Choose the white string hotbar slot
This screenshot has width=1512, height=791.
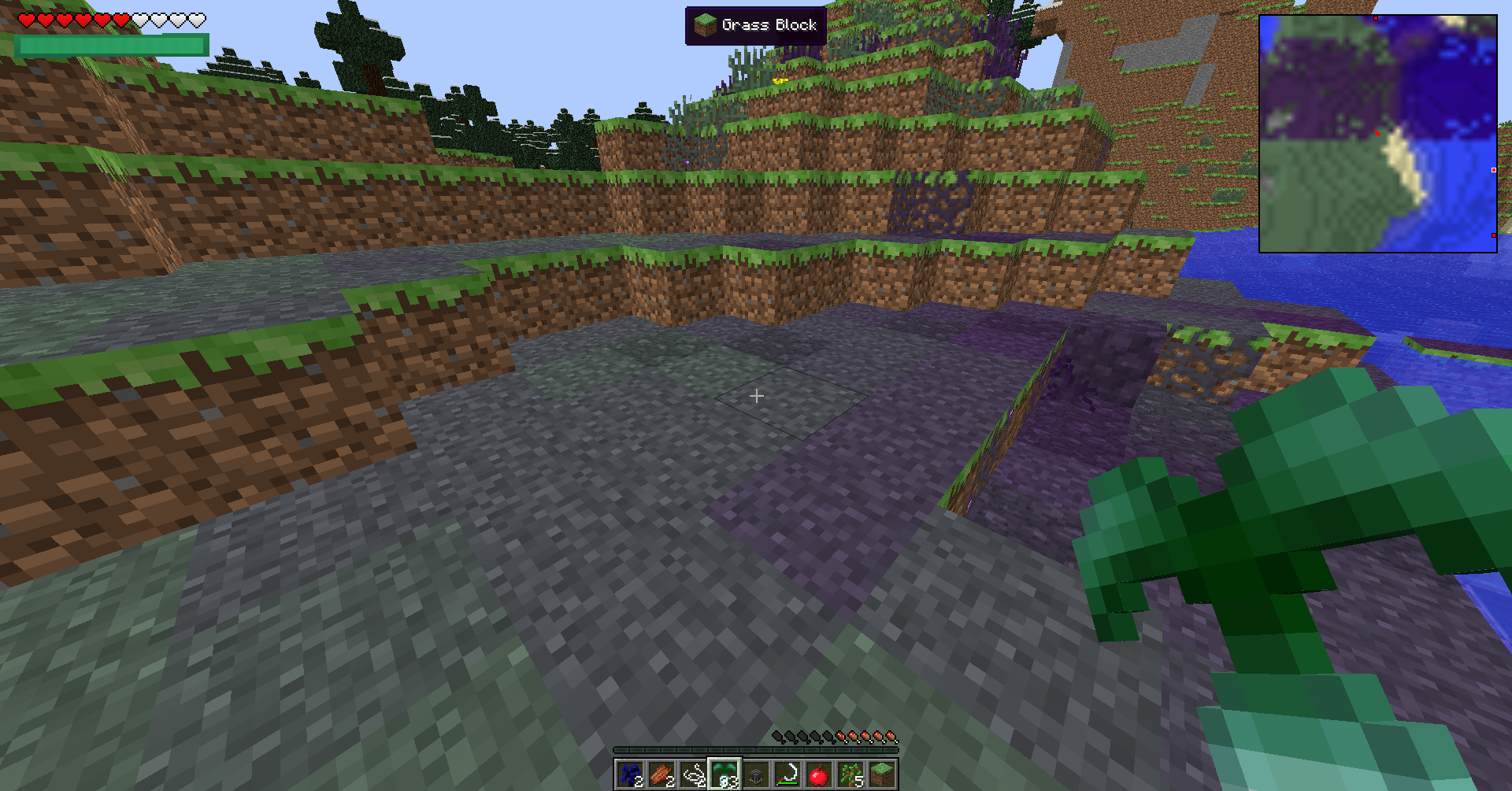coord(693,775)
